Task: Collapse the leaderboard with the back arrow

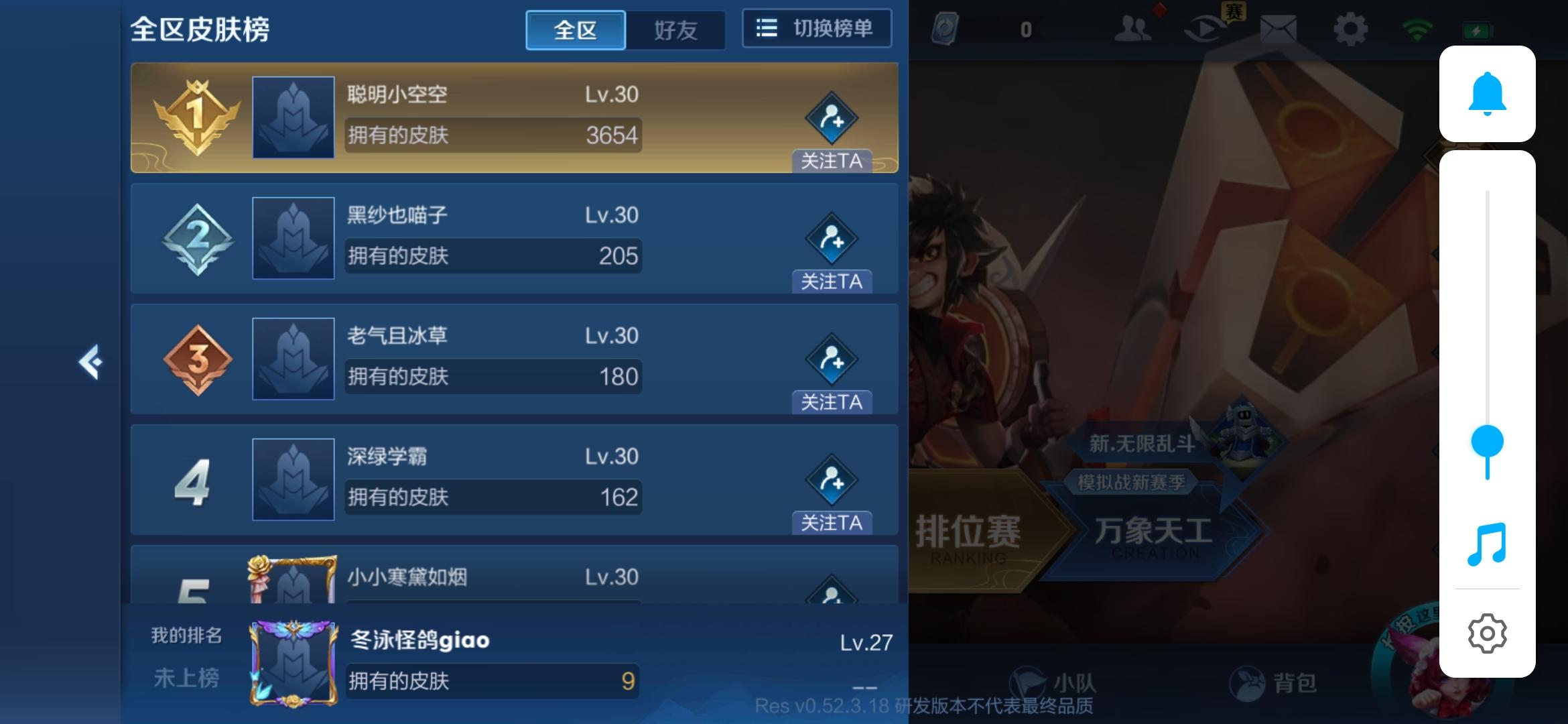Action: [92, 362]
